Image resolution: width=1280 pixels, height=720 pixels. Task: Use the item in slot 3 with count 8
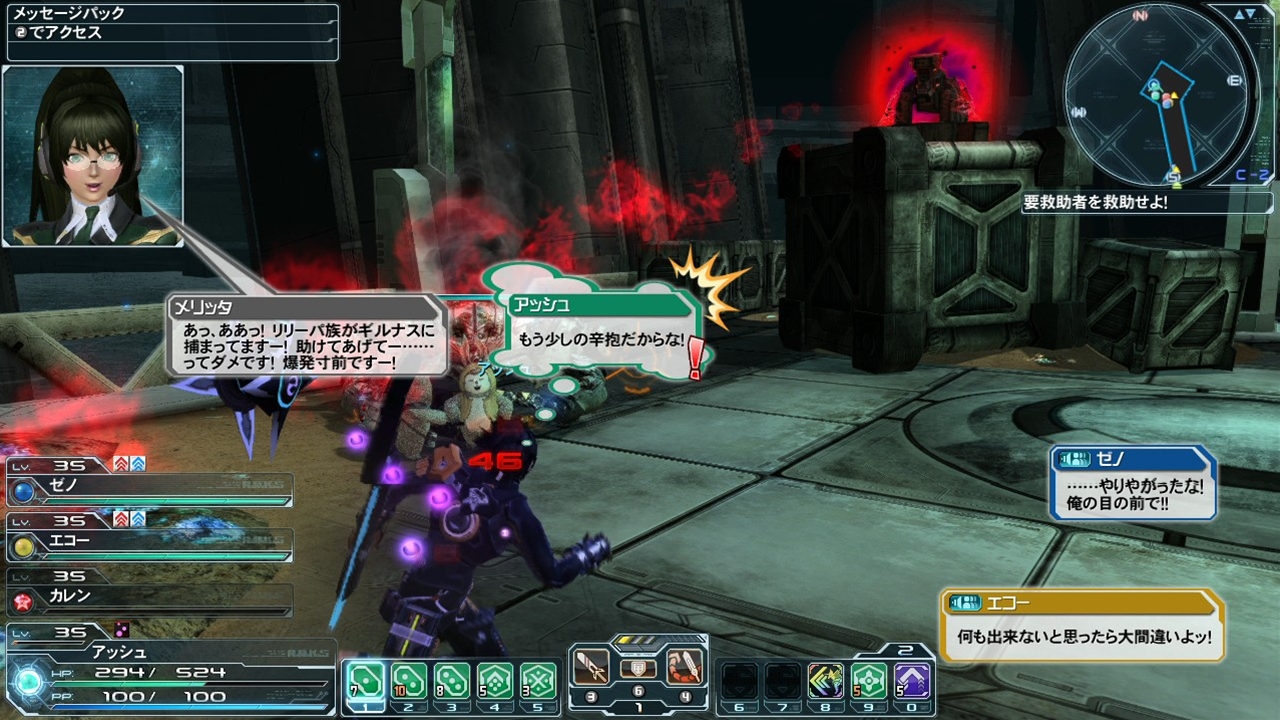(452, 681)
